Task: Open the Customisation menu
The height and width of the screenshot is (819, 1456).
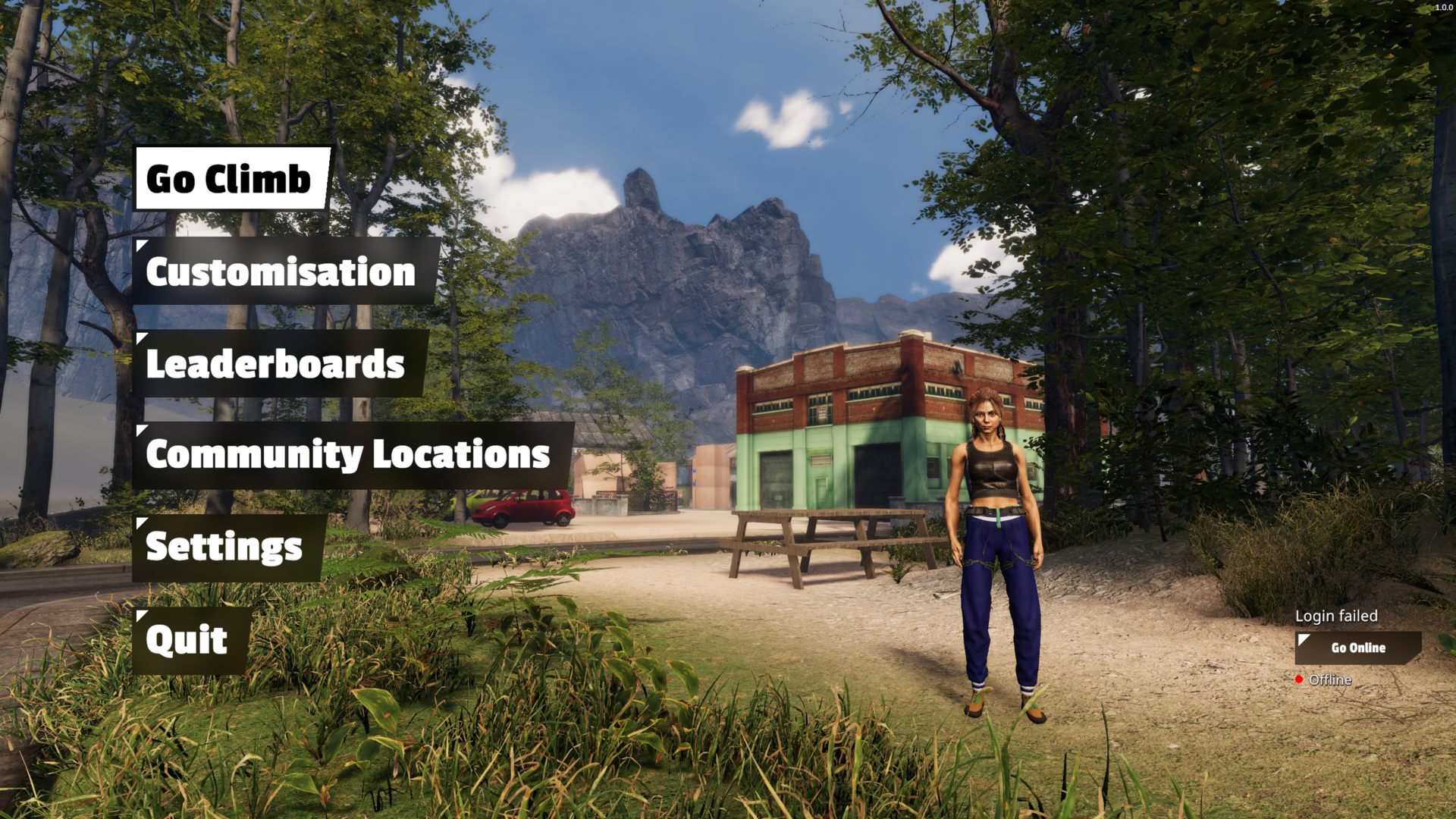Action: pyautogui.click(x=284, y=271)
